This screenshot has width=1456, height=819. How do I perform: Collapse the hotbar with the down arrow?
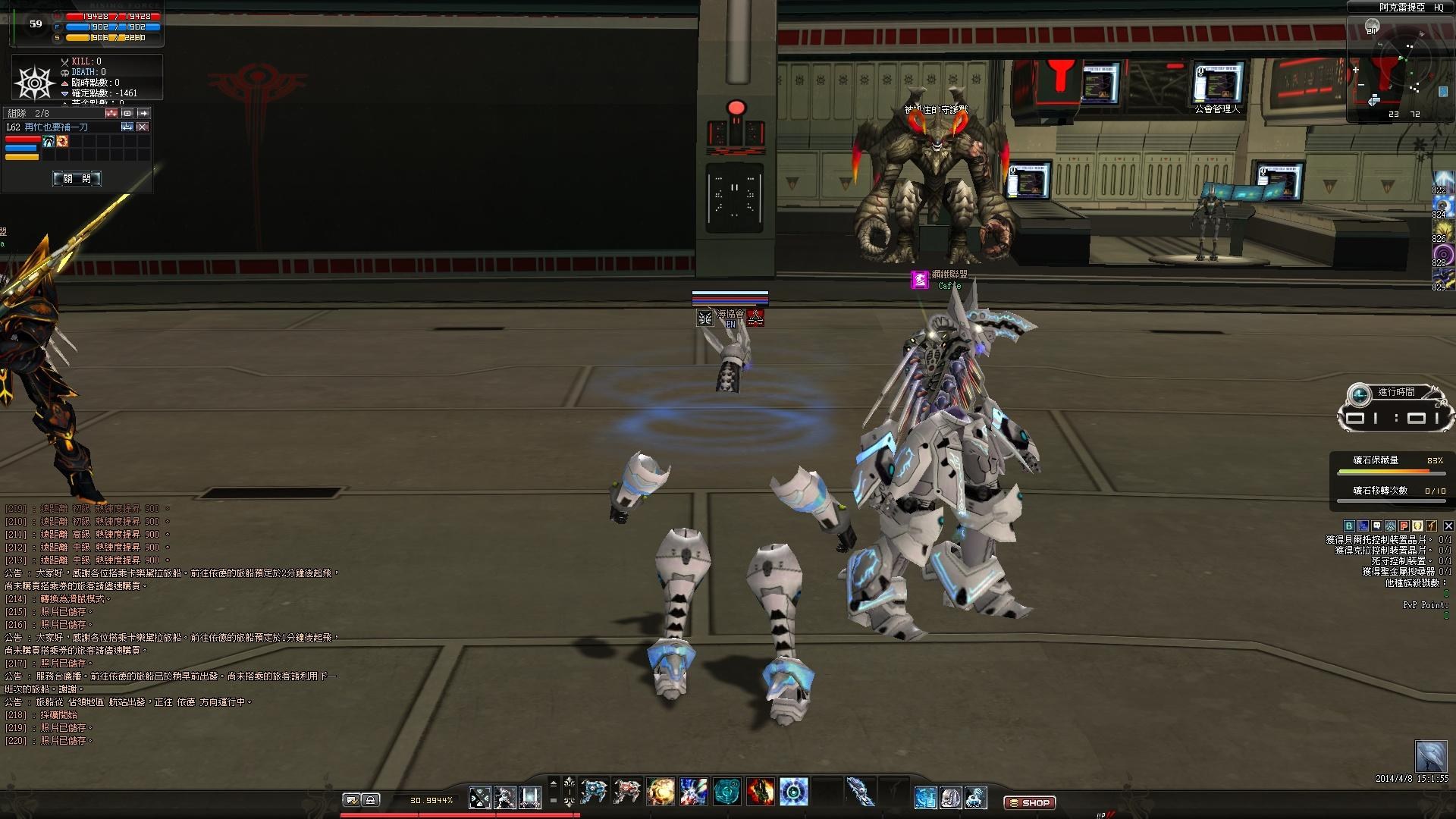[569, 805]
